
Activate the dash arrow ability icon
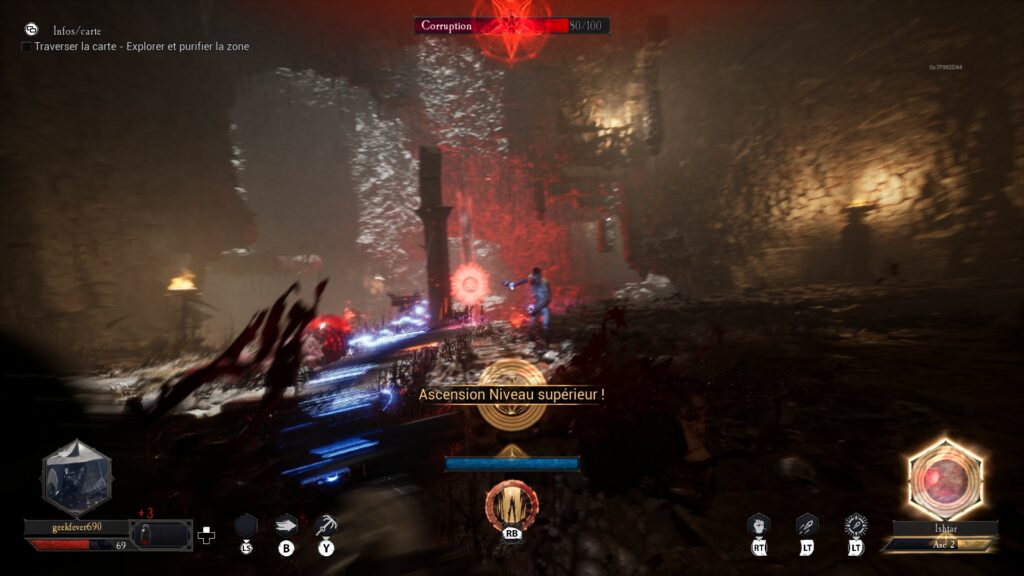click(x=286, y=524)
